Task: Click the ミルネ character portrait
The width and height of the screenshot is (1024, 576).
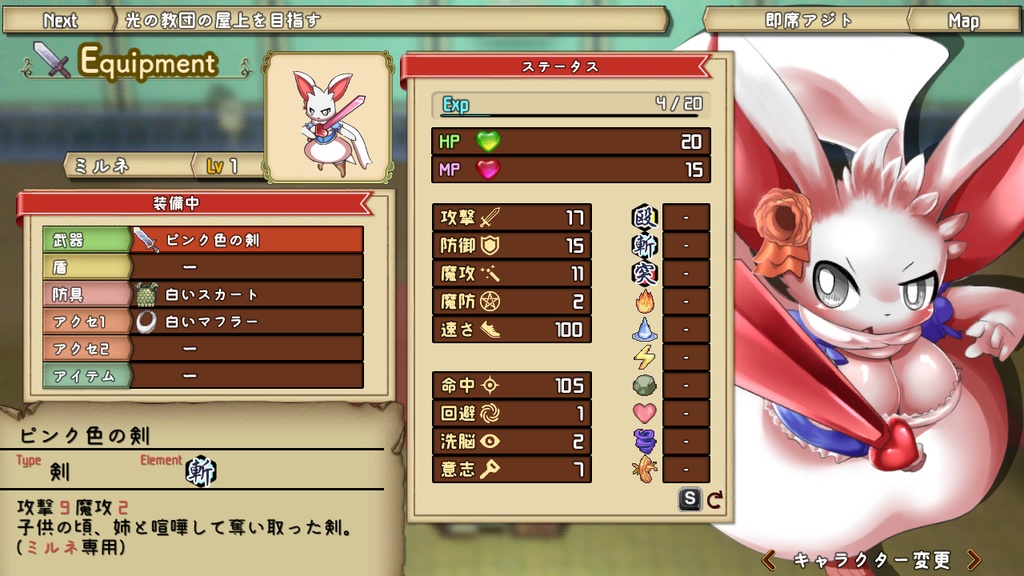Action: pyautogui.click(x=327, y=117)
